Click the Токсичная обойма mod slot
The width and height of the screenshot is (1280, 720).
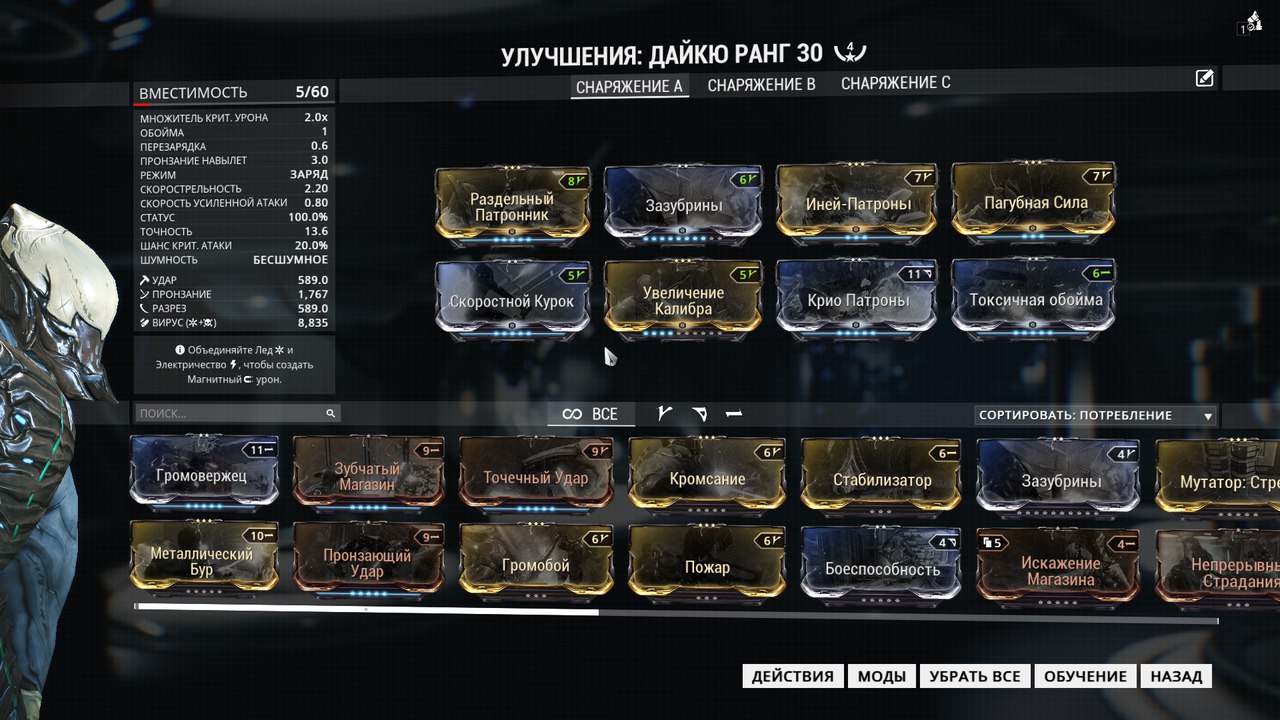click(x=1034, y=299)
